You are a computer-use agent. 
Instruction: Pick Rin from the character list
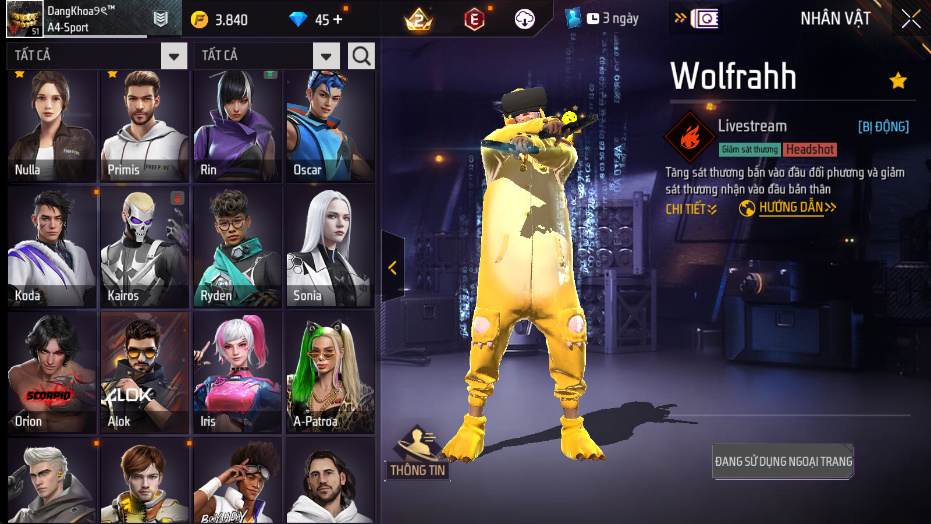(x=237, y=125)
